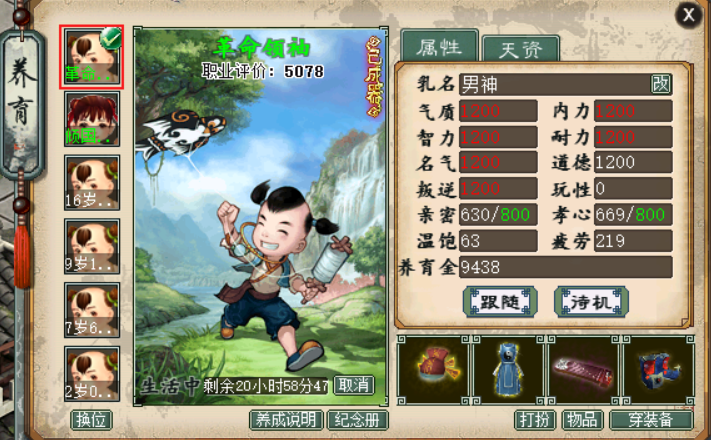Select the blue boots equipment slot

point(656,370)
